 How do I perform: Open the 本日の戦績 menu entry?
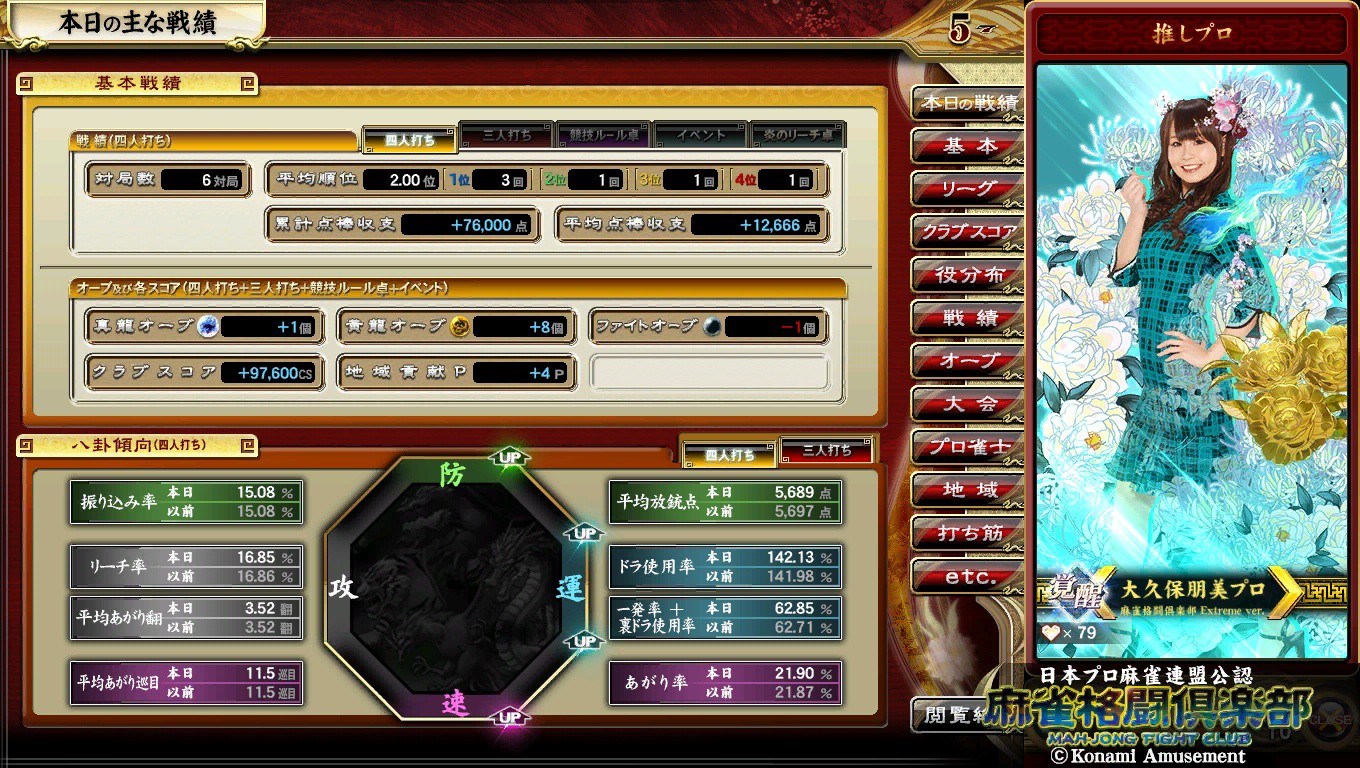point(968,103)
